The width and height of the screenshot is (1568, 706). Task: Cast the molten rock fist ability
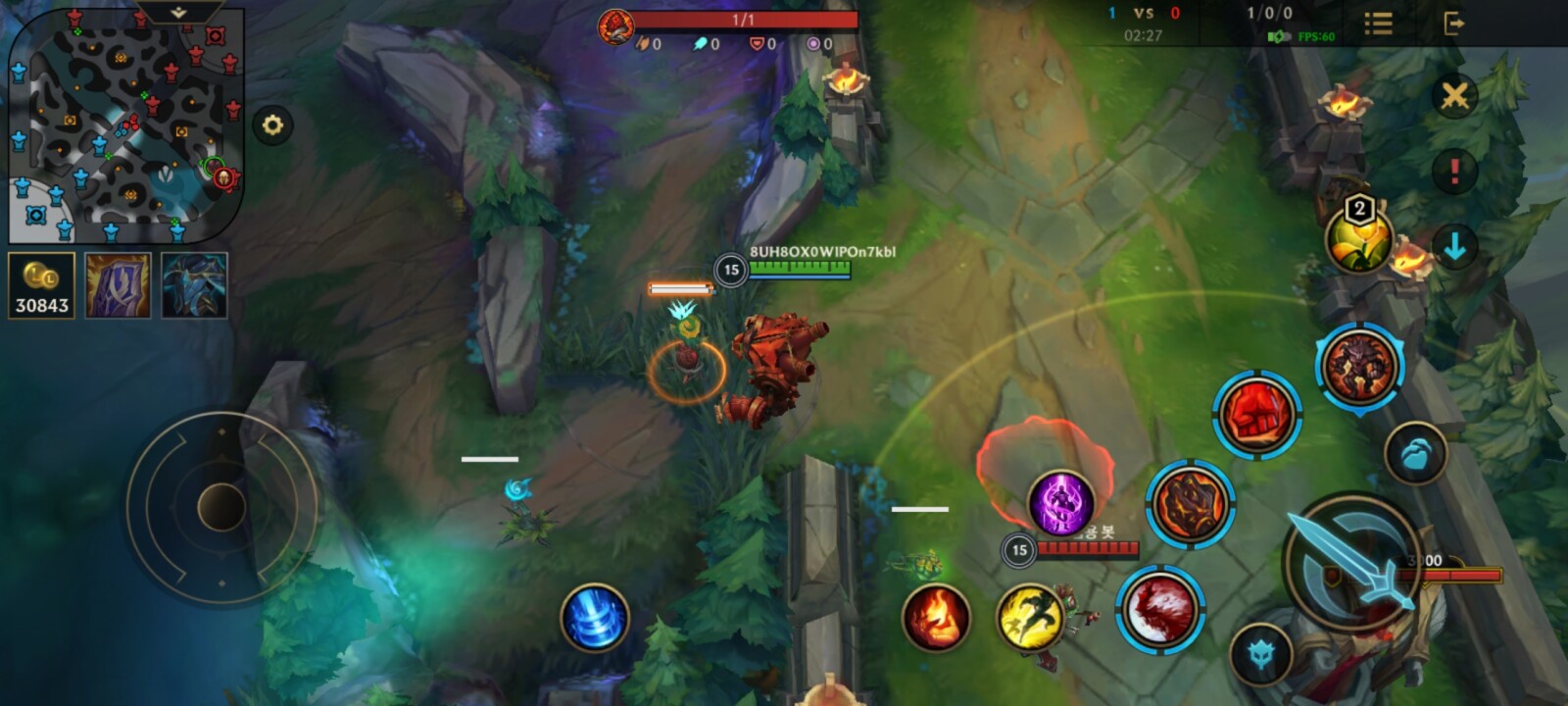(x=1190, y=504)
